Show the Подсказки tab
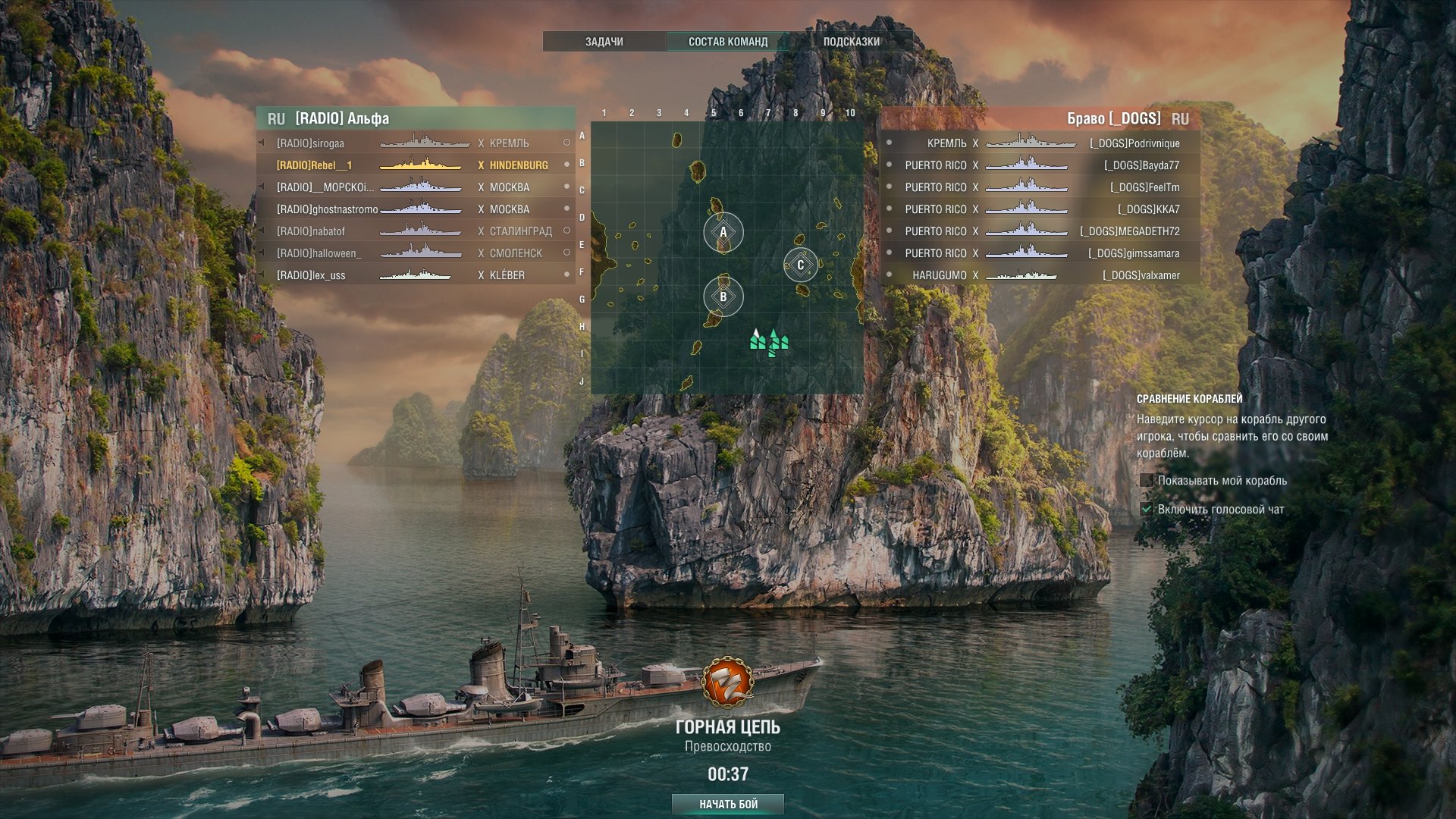The width and height of the screenshot is (1456, 819). coord(851,42)
